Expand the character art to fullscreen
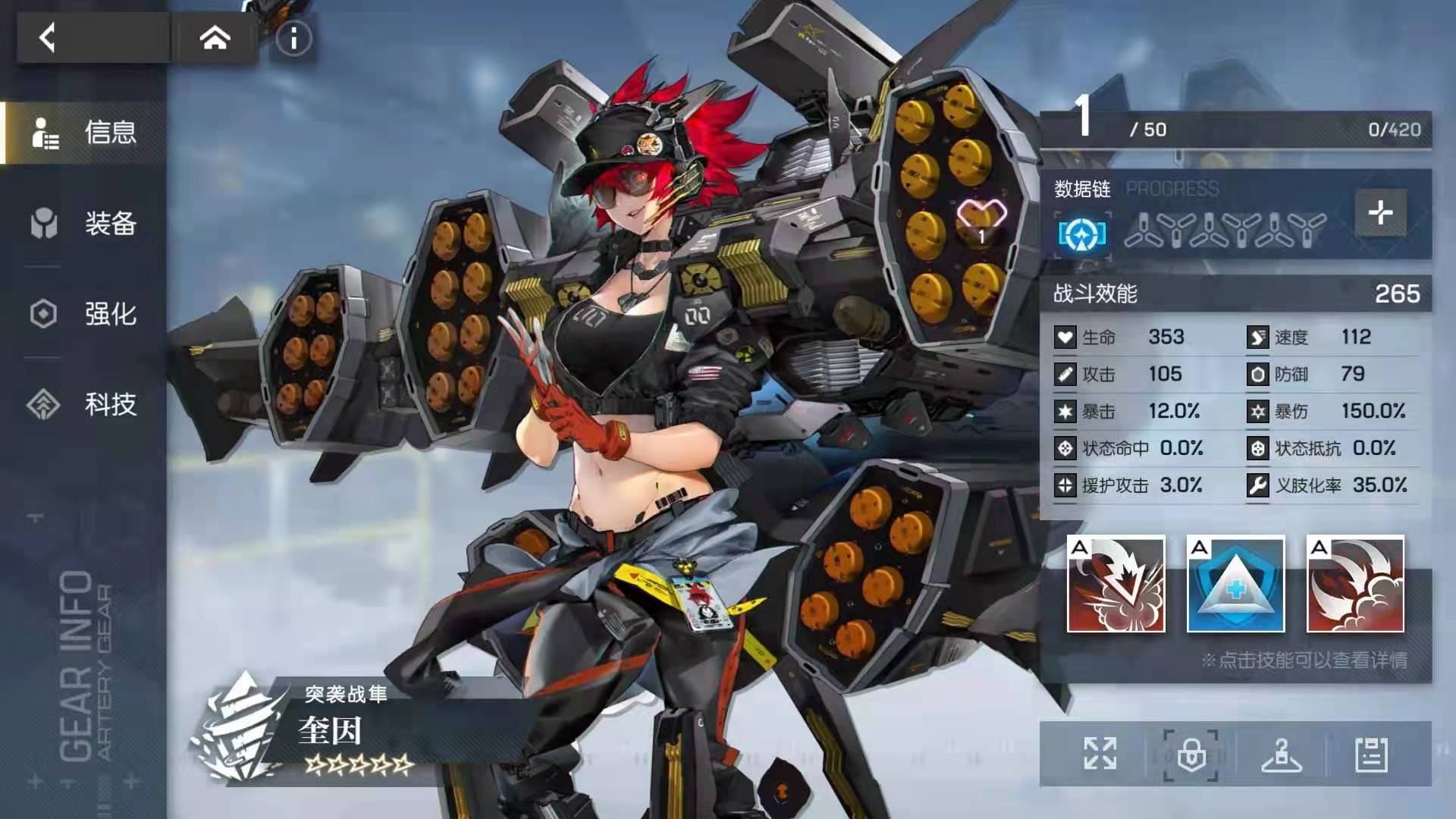1456x819 pixels. (x=1100, y=754)
